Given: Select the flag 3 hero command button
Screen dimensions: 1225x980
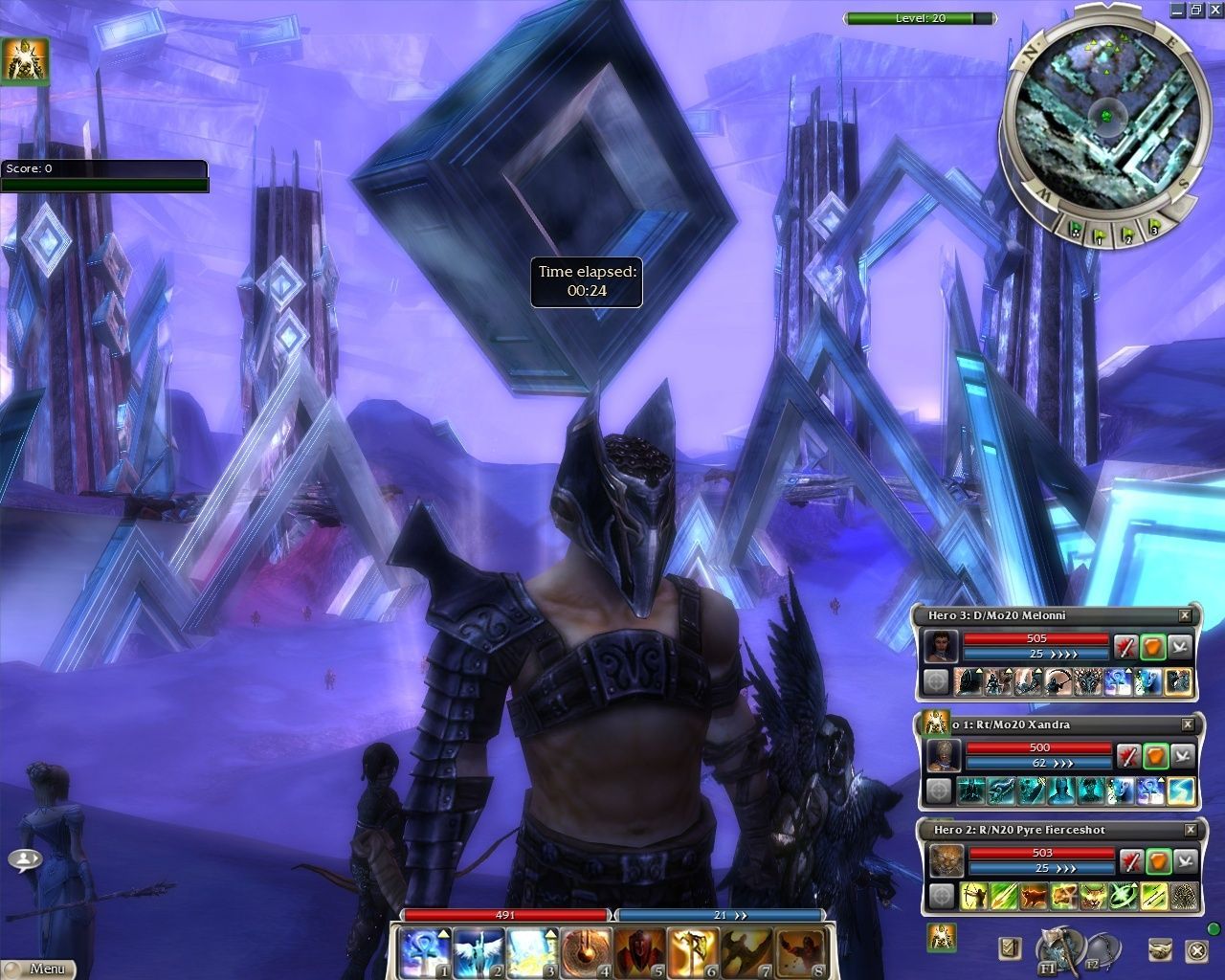Looking at the screenshot, I should click(x=1153, y=228).
